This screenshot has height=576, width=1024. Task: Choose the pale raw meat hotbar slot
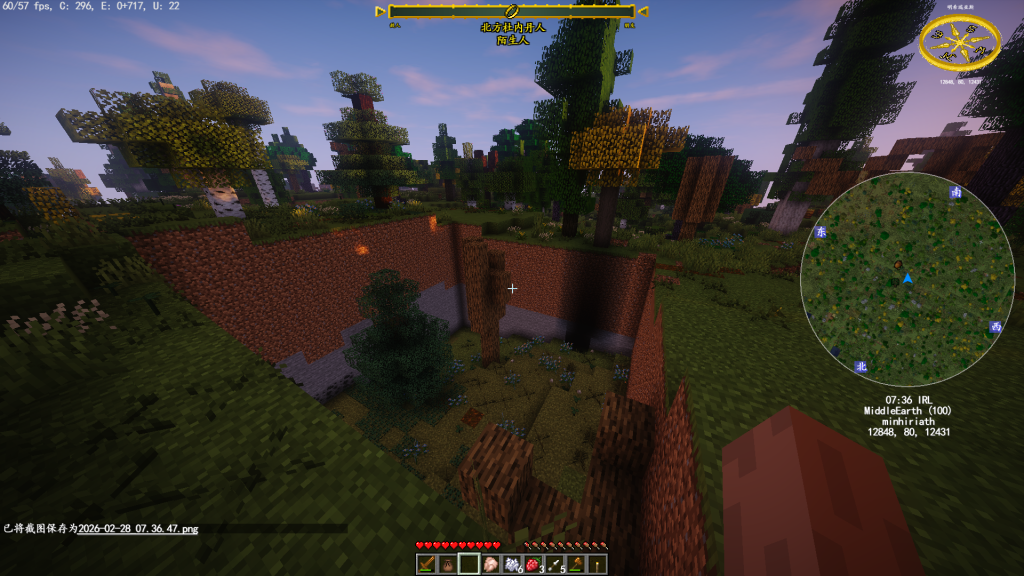click(490, 564)
